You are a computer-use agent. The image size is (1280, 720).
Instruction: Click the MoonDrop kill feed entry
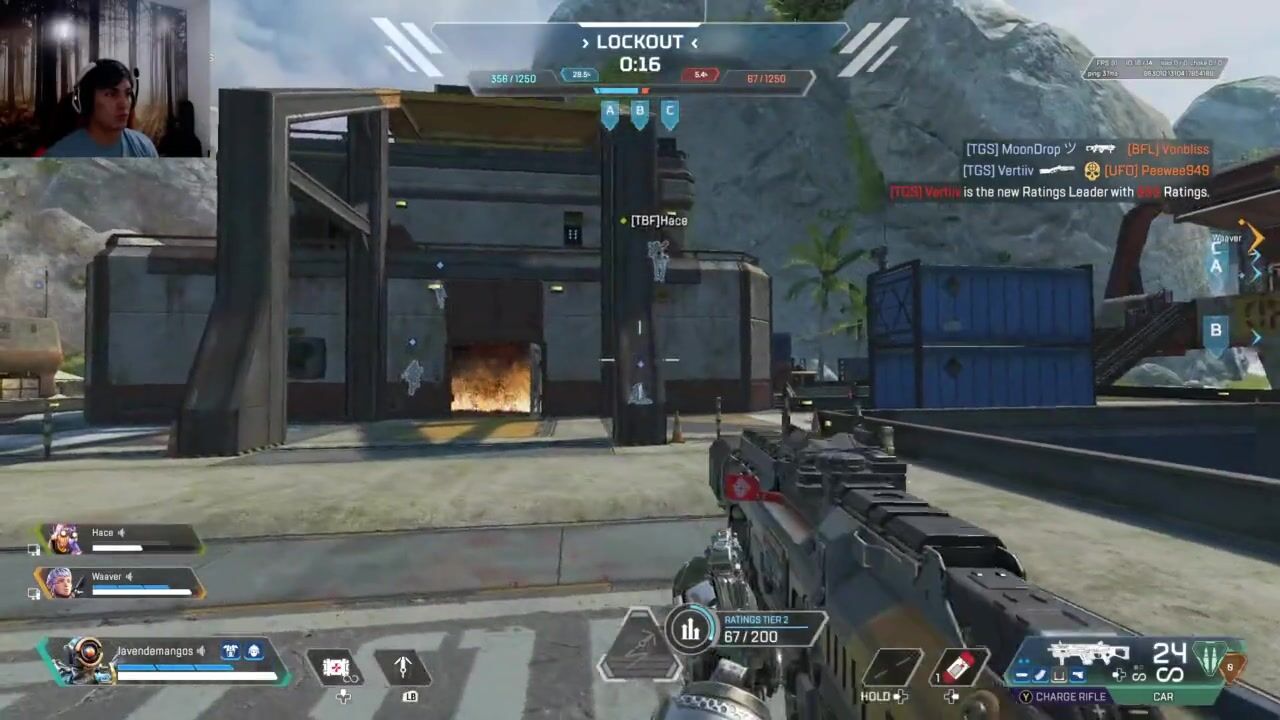[x=1086, y=149]
